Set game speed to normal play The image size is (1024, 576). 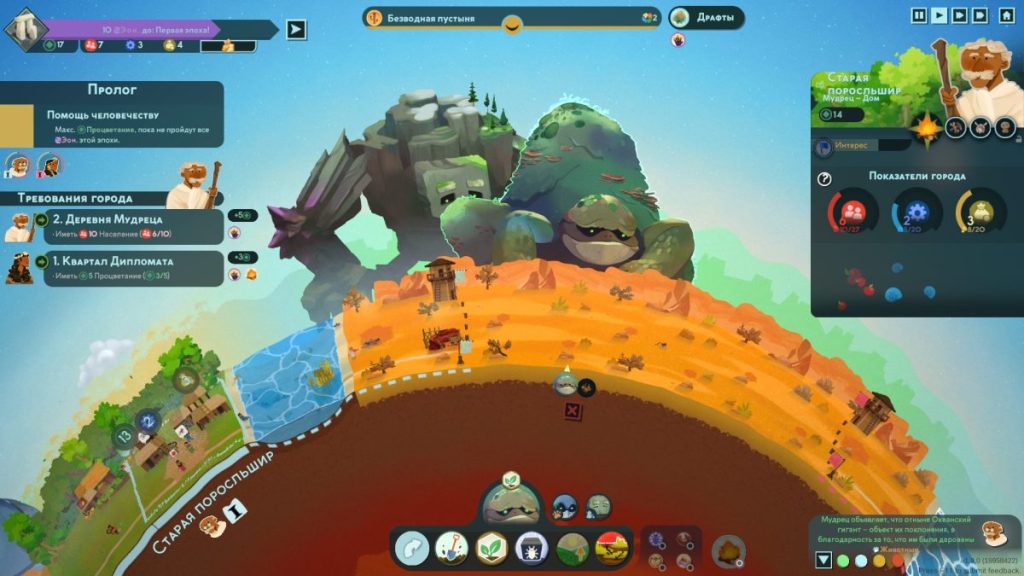coord(939,15)
